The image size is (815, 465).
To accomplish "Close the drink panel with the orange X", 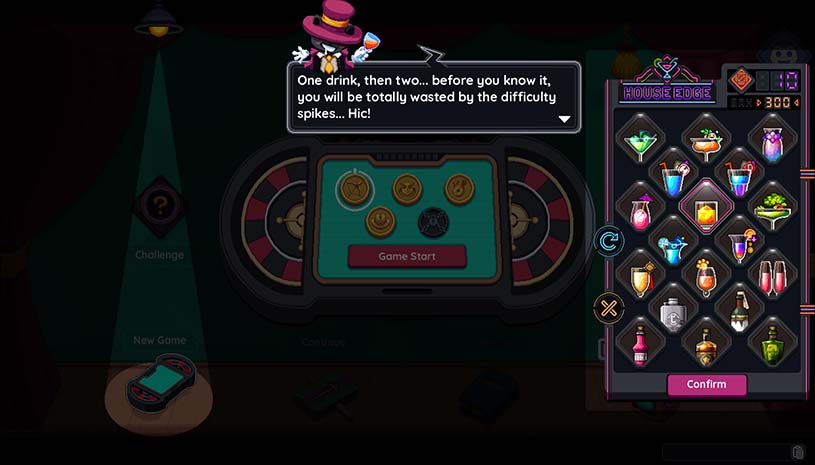I will 608,307.
